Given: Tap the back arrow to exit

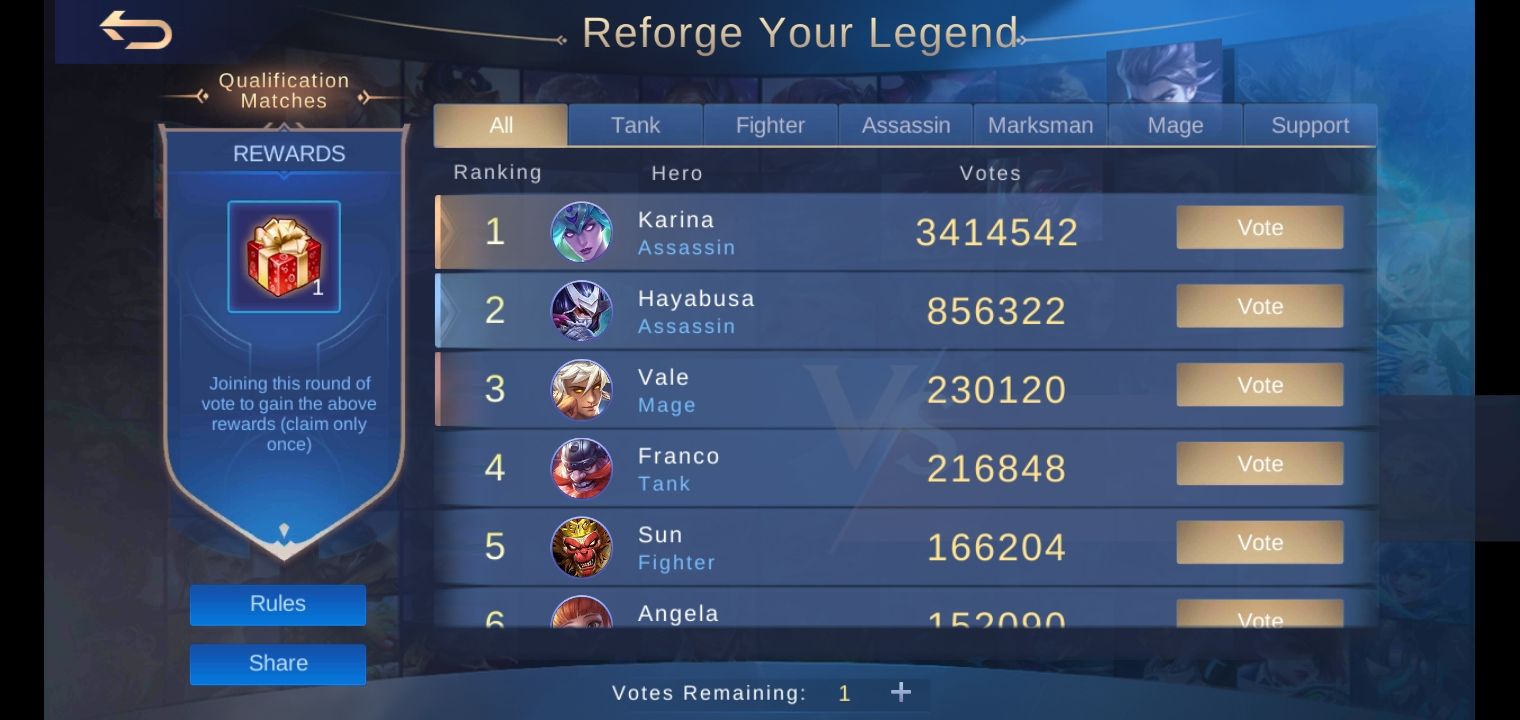Looking at the screenshot, I should [135, 30].
